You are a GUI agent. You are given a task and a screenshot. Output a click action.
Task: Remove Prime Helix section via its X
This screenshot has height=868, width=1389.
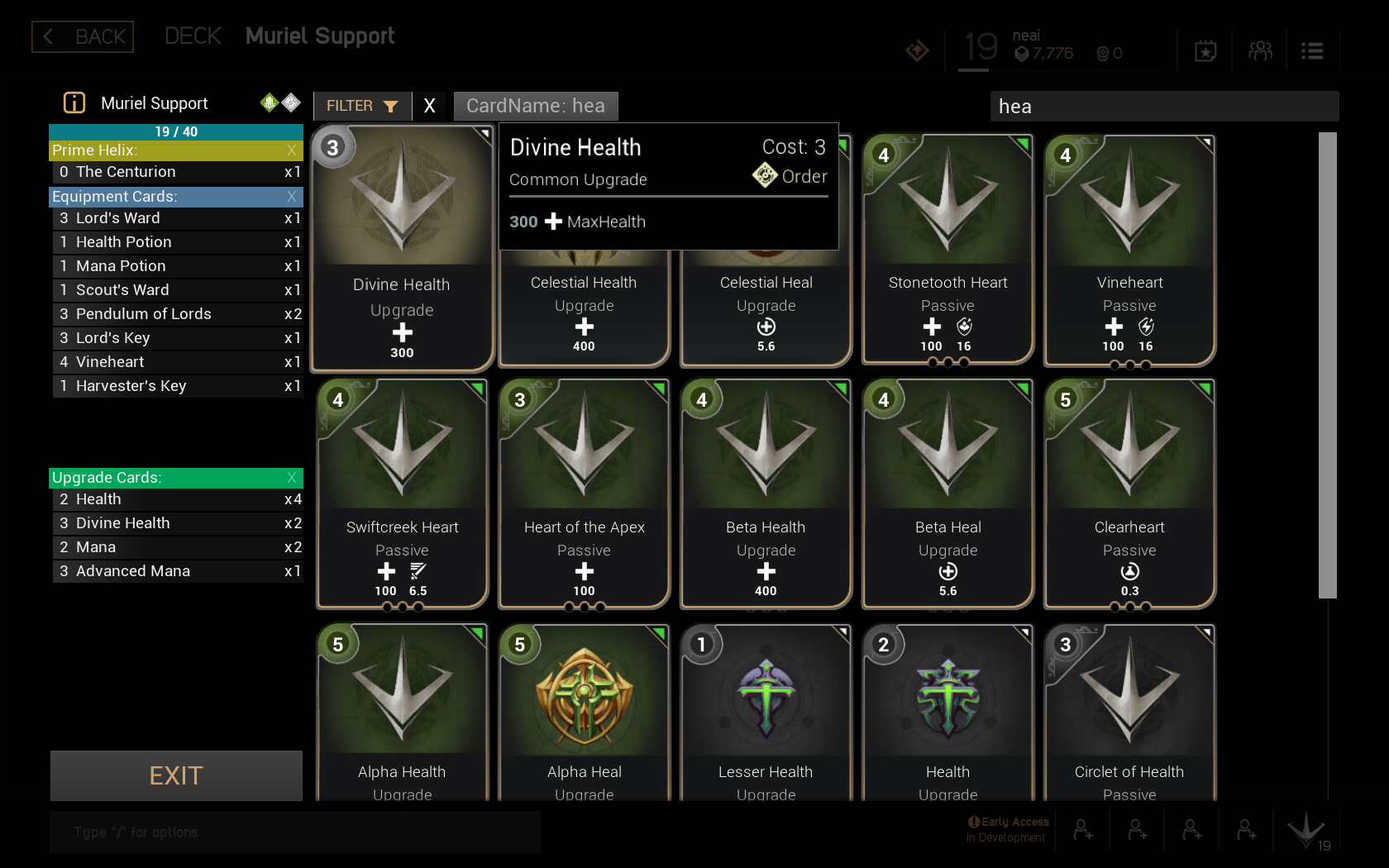tap(291, 150)
